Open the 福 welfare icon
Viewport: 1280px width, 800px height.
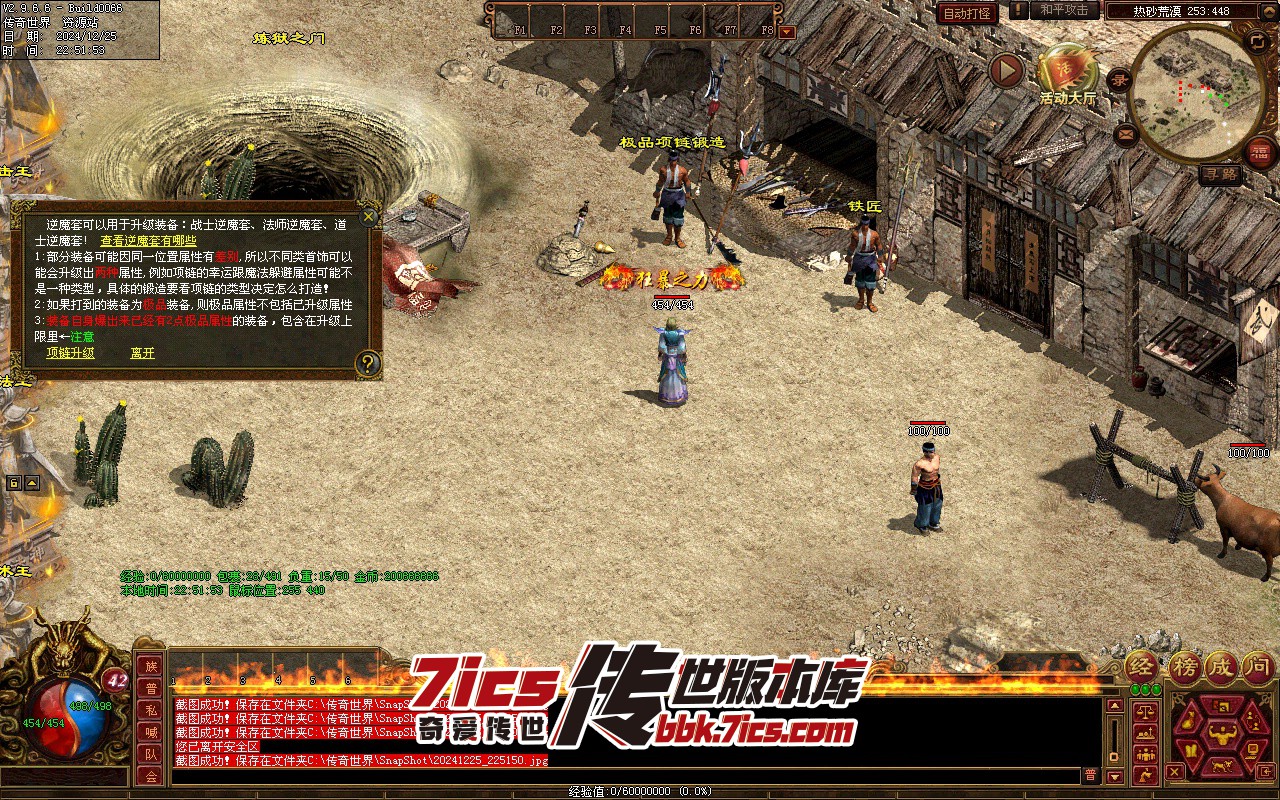tap(1261, 150)
